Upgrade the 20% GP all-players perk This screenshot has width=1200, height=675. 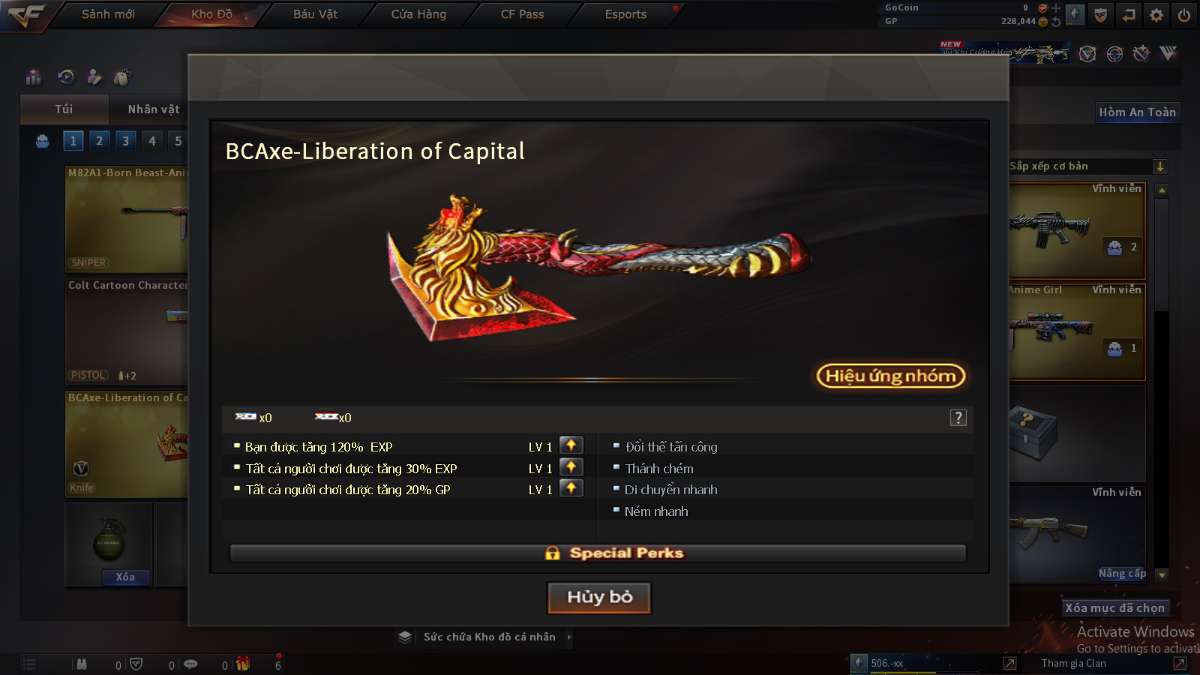[x=570, y=488]
